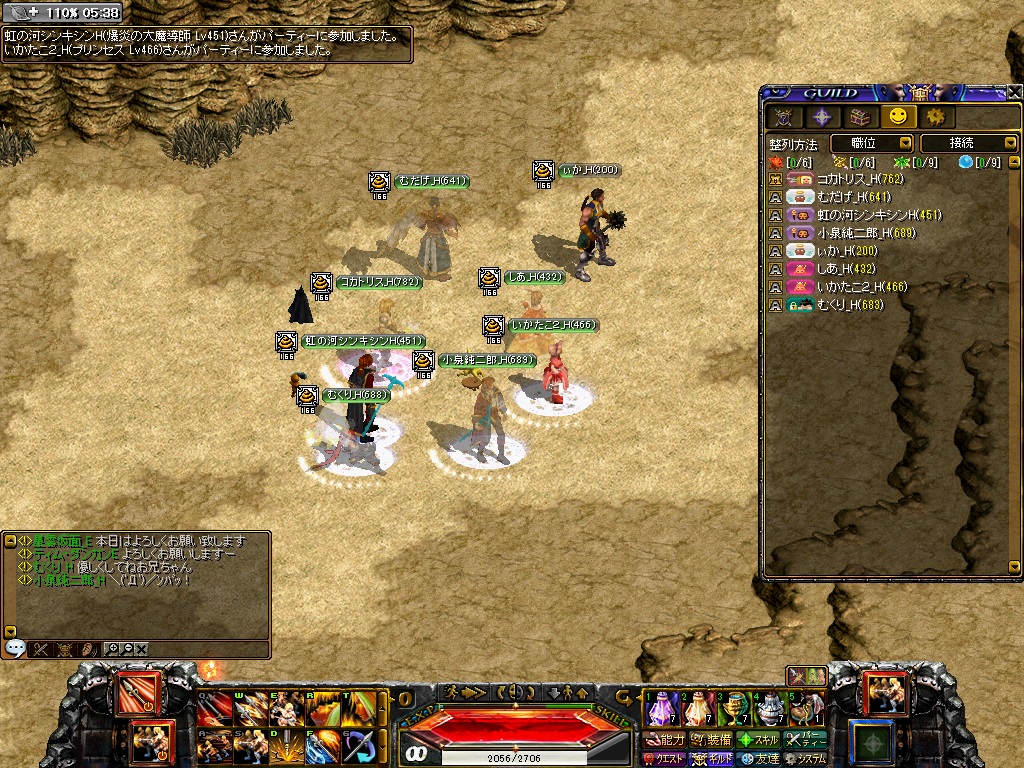Viewport: 1024px width, 768px height.
Task: Open the treasure chest guild tab
Action: (x=859, y=117)
